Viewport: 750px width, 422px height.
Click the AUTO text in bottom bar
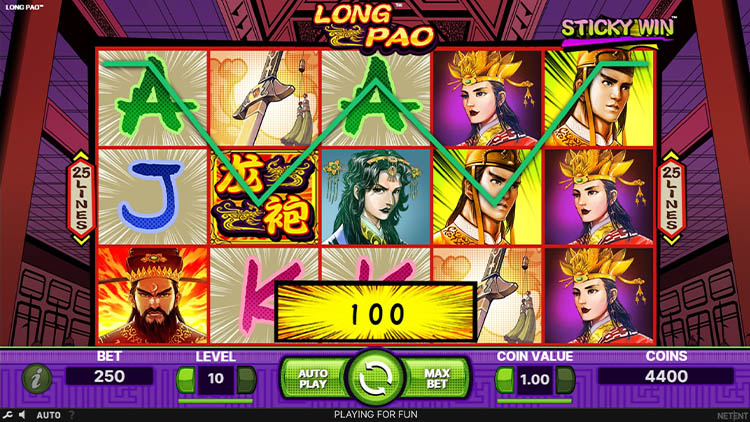pos(48,414)
